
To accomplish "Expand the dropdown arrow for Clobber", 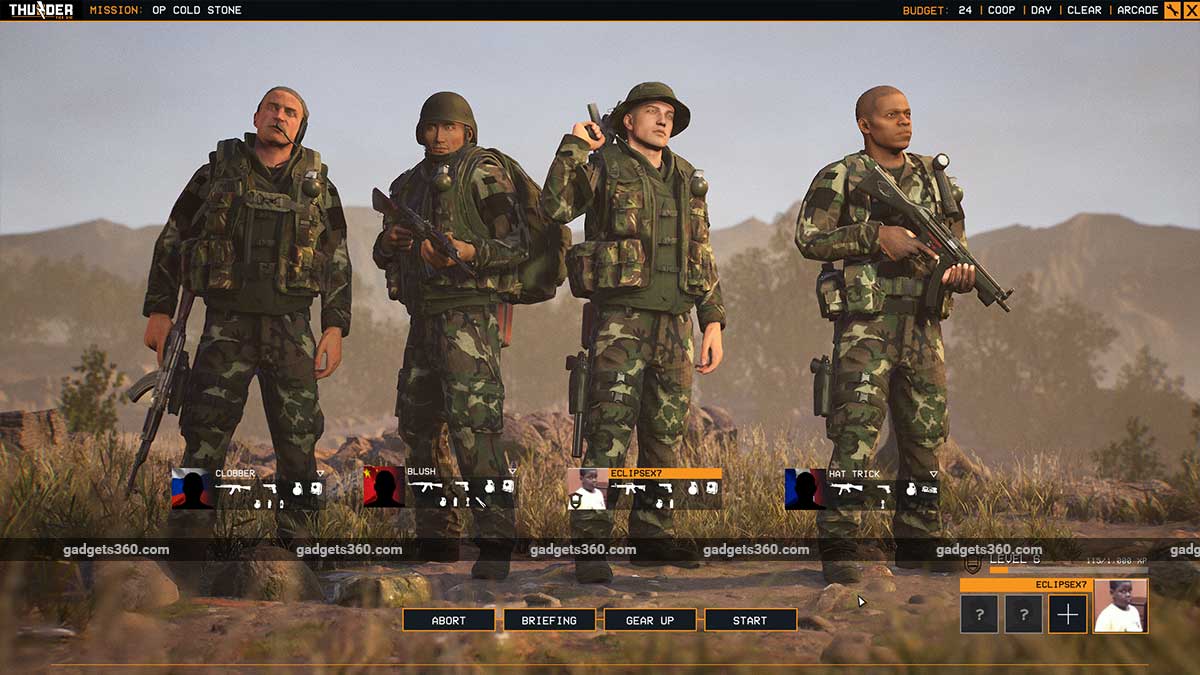I will 320,473.
